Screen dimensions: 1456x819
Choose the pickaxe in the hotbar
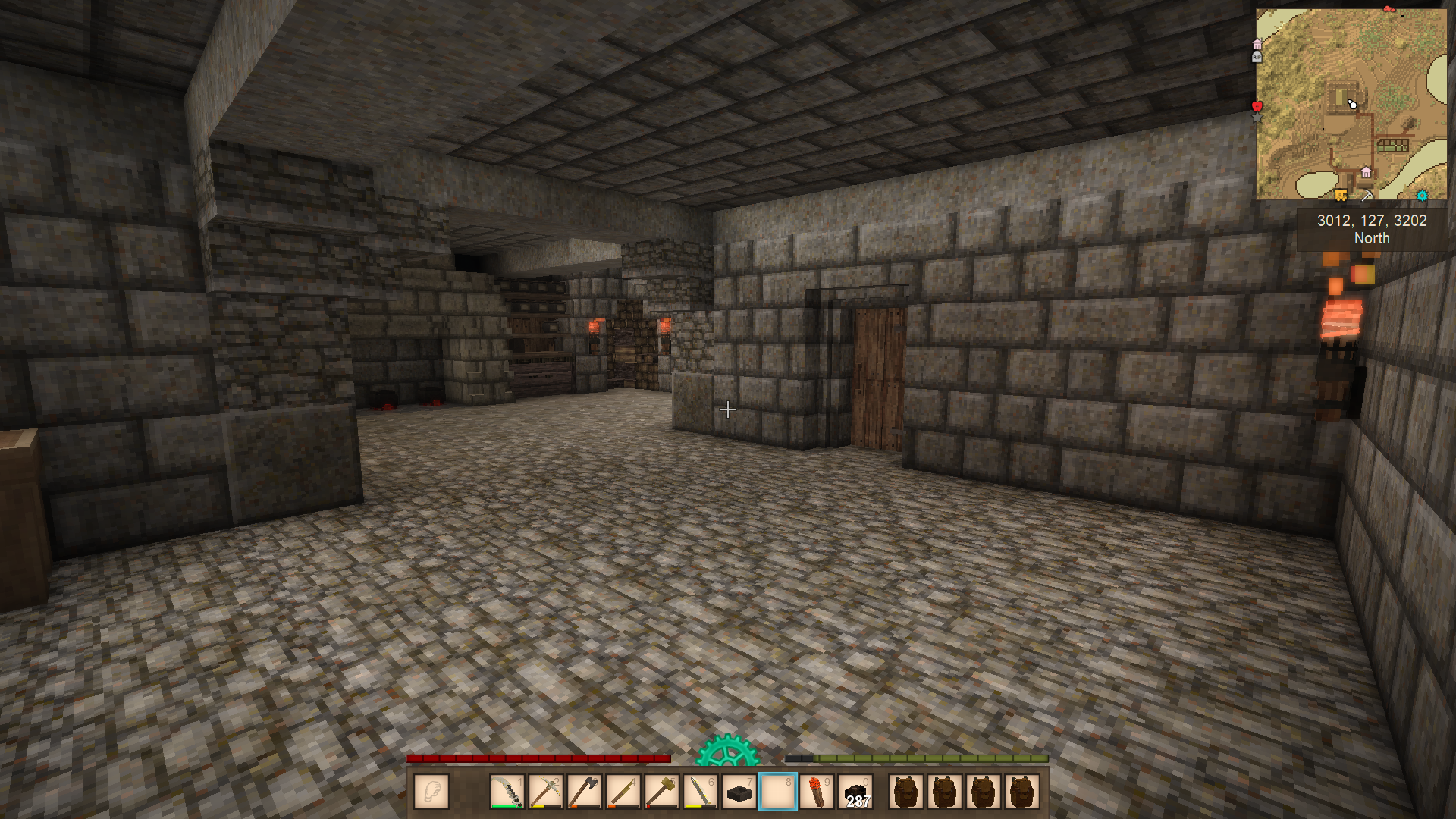[x=545, y=792]
